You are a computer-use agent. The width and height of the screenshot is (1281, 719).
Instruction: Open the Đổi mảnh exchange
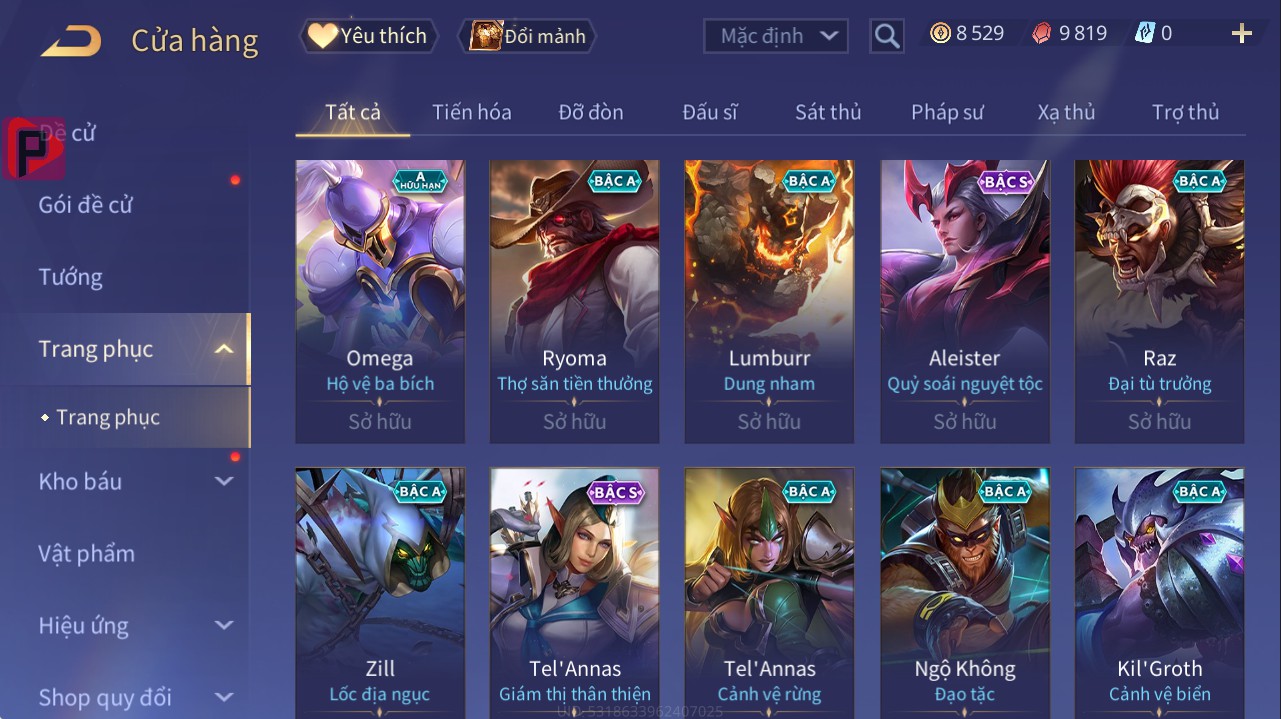click(x=527, y=36)
